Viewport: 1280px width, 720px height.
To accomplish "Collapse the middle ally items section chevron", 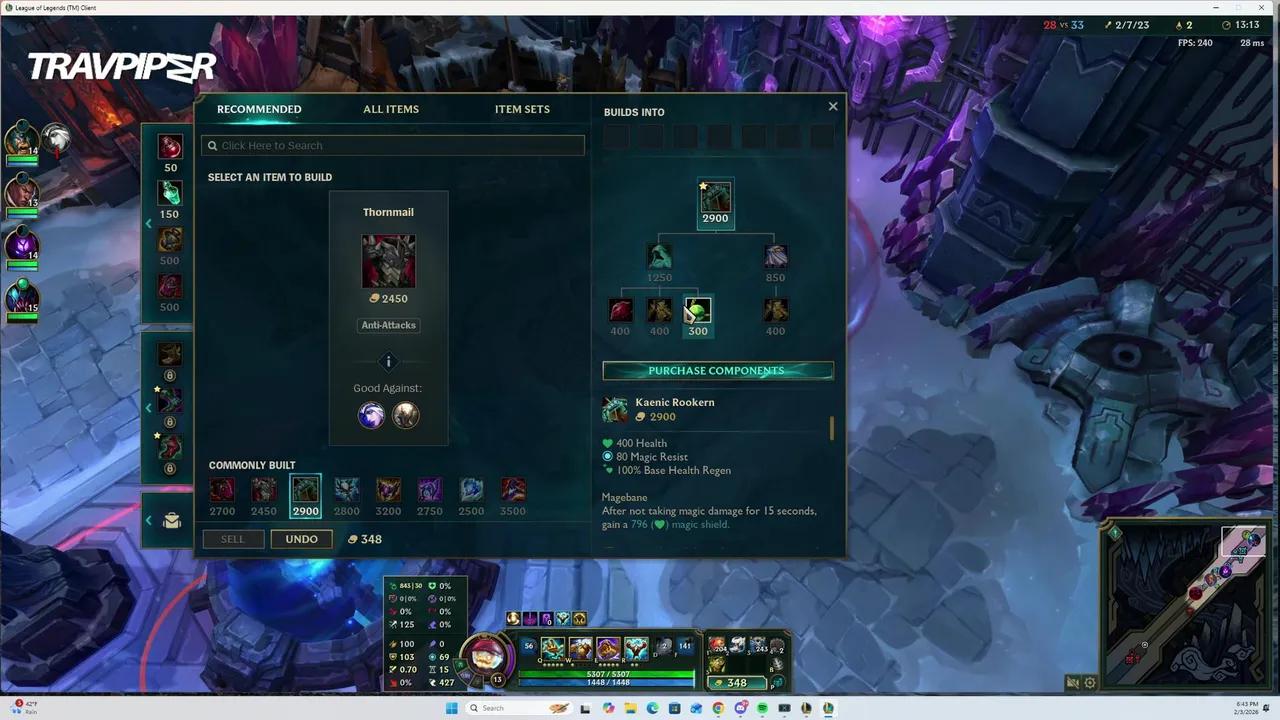I will (x=148, y=407).
